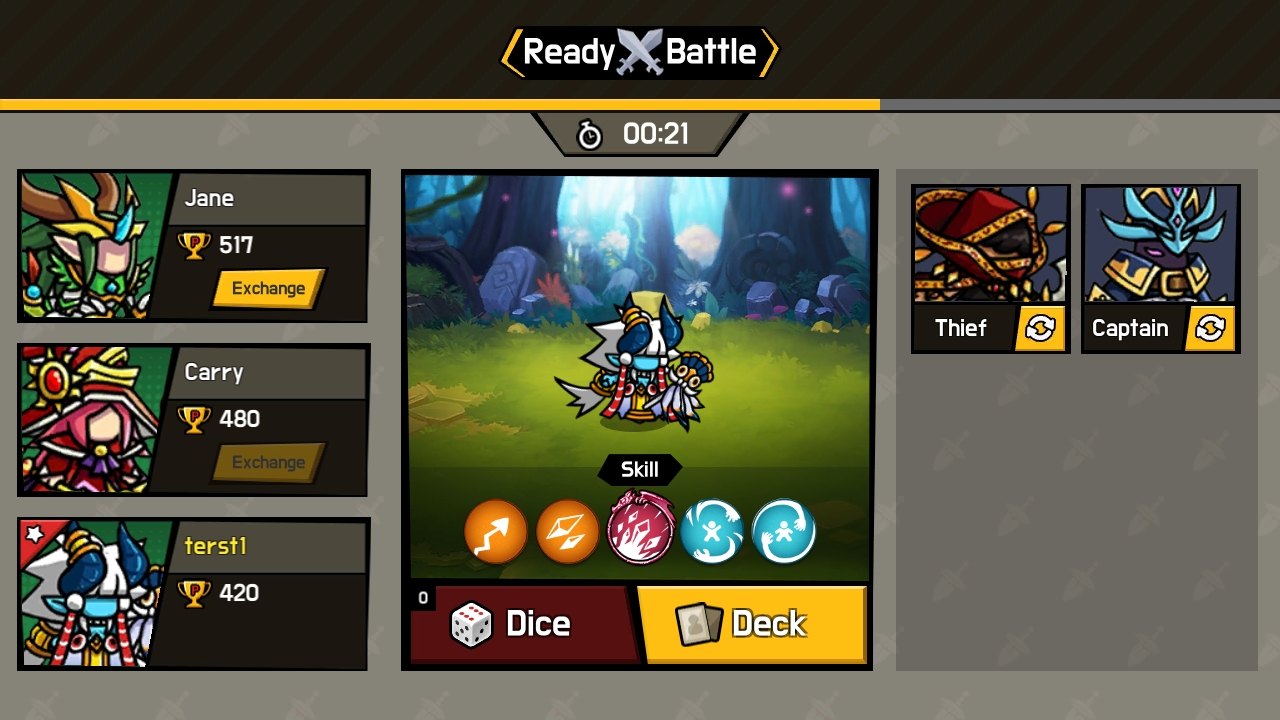Inspect the blue swirl figure-with-X skill

(x=712, y=531)
